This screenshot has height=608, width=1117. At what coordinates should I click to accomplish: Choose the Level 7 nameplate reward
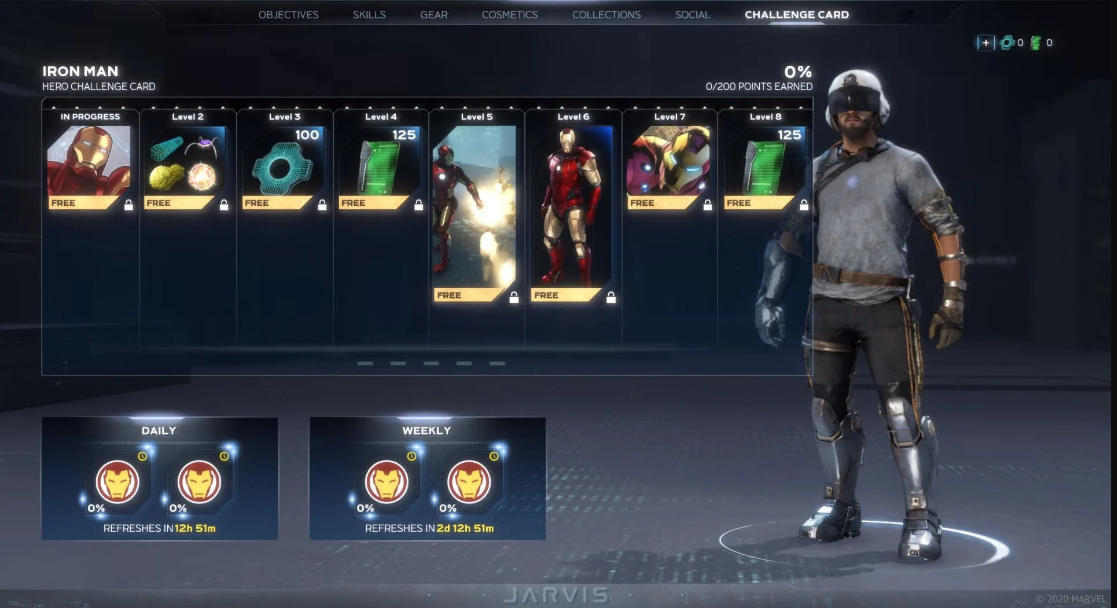pyautogui.click(x=668, y=161)
